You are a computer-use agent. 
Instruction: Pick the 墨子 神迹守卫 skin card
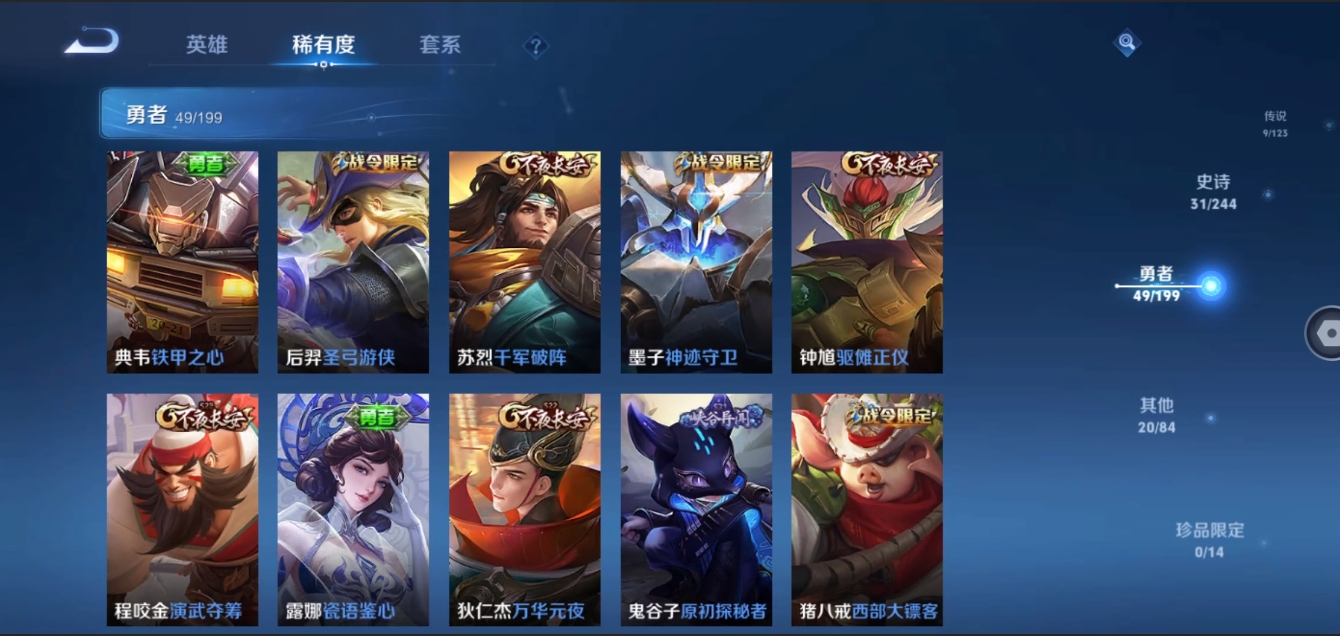[x=696, y=262]
